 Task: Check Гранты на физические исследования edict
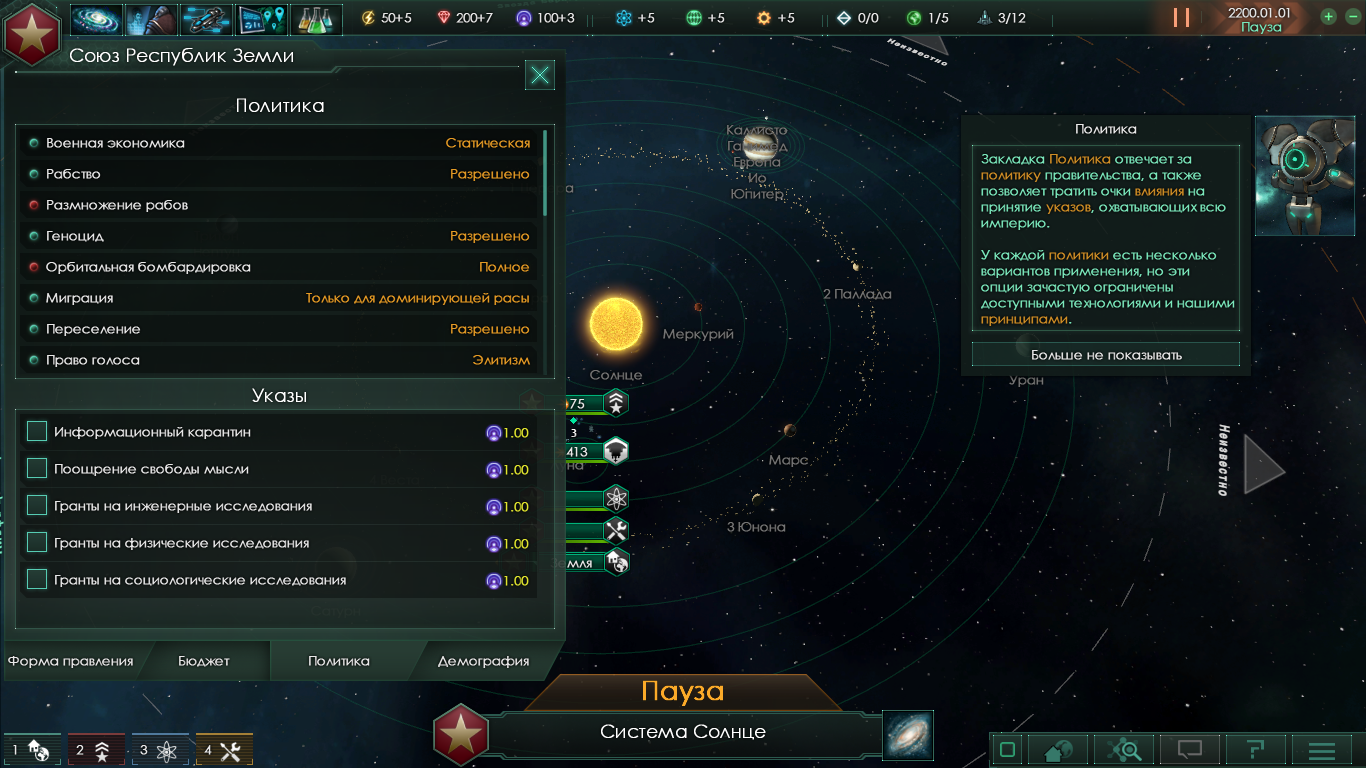pyautogui.click(x=37, y=543)
